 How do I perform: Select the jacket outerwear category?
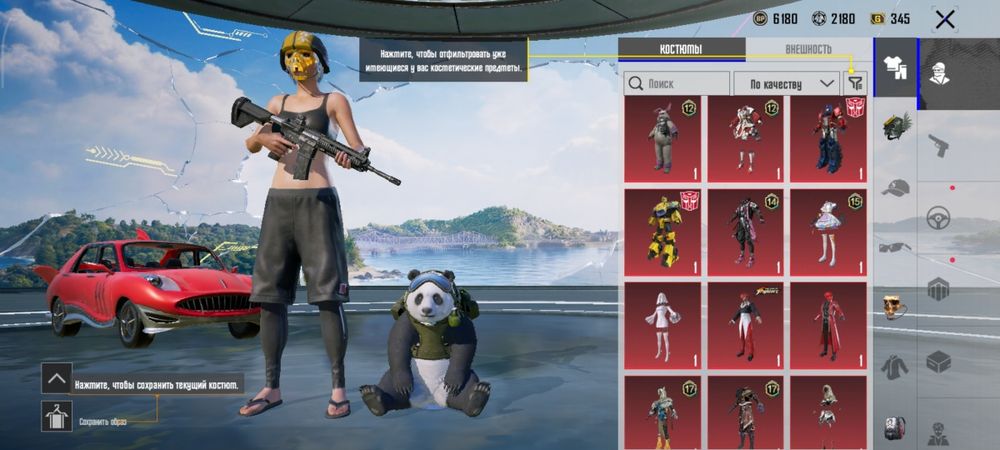coord(895,366)
